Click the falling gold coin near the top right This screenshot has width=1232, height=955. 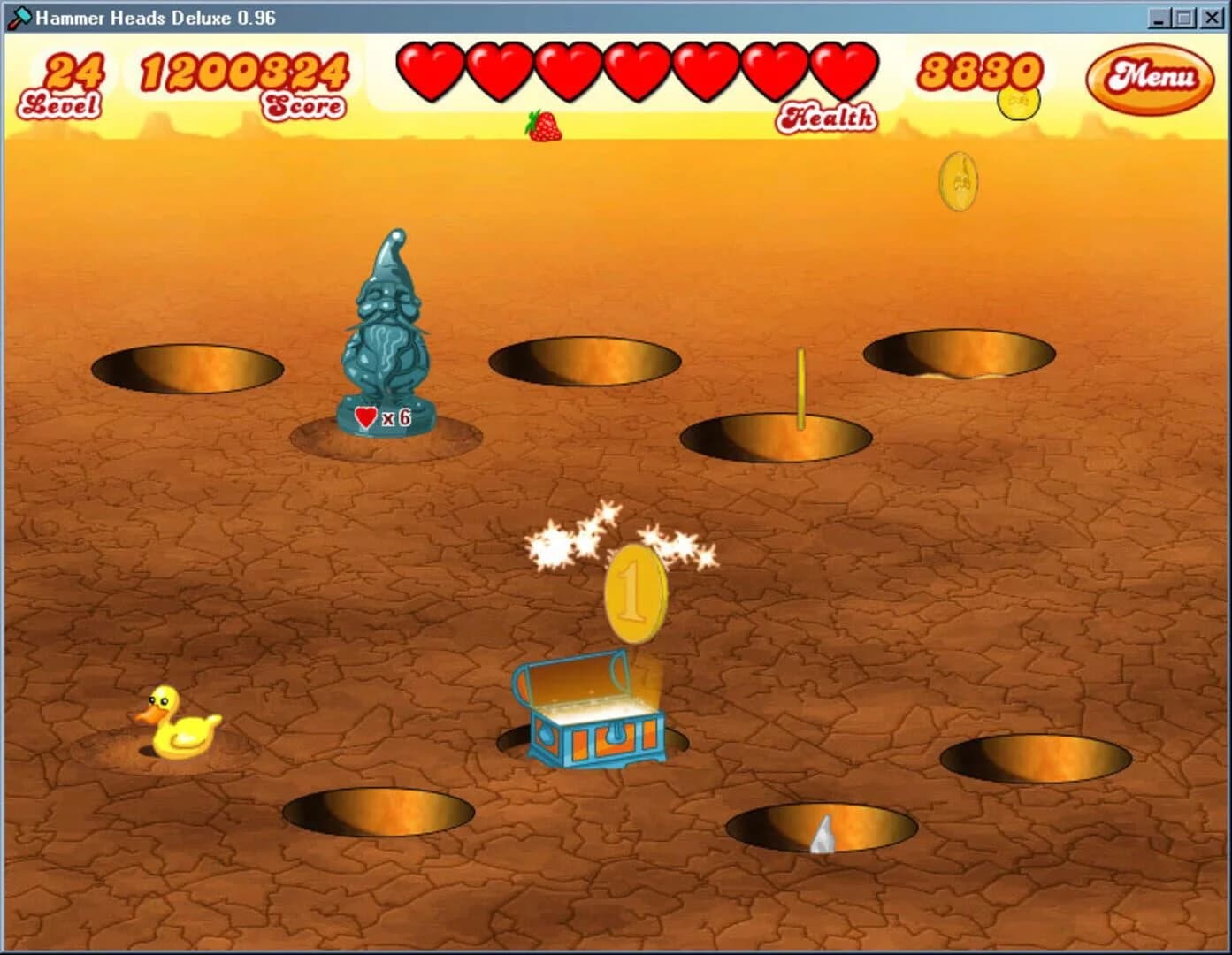tap(960, 180)
